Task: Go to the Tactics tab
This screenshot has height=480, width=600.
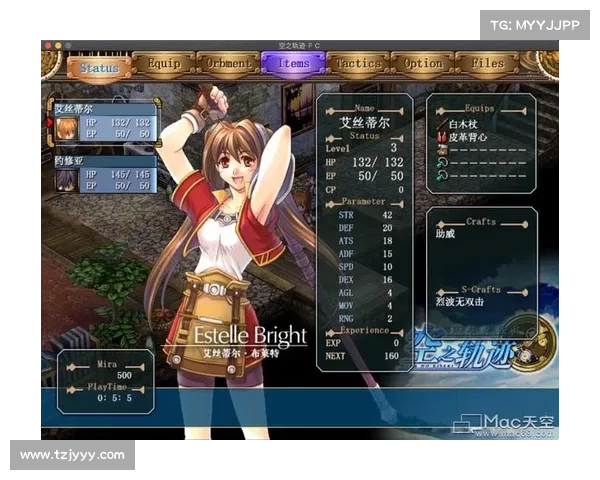Action: 358,63
